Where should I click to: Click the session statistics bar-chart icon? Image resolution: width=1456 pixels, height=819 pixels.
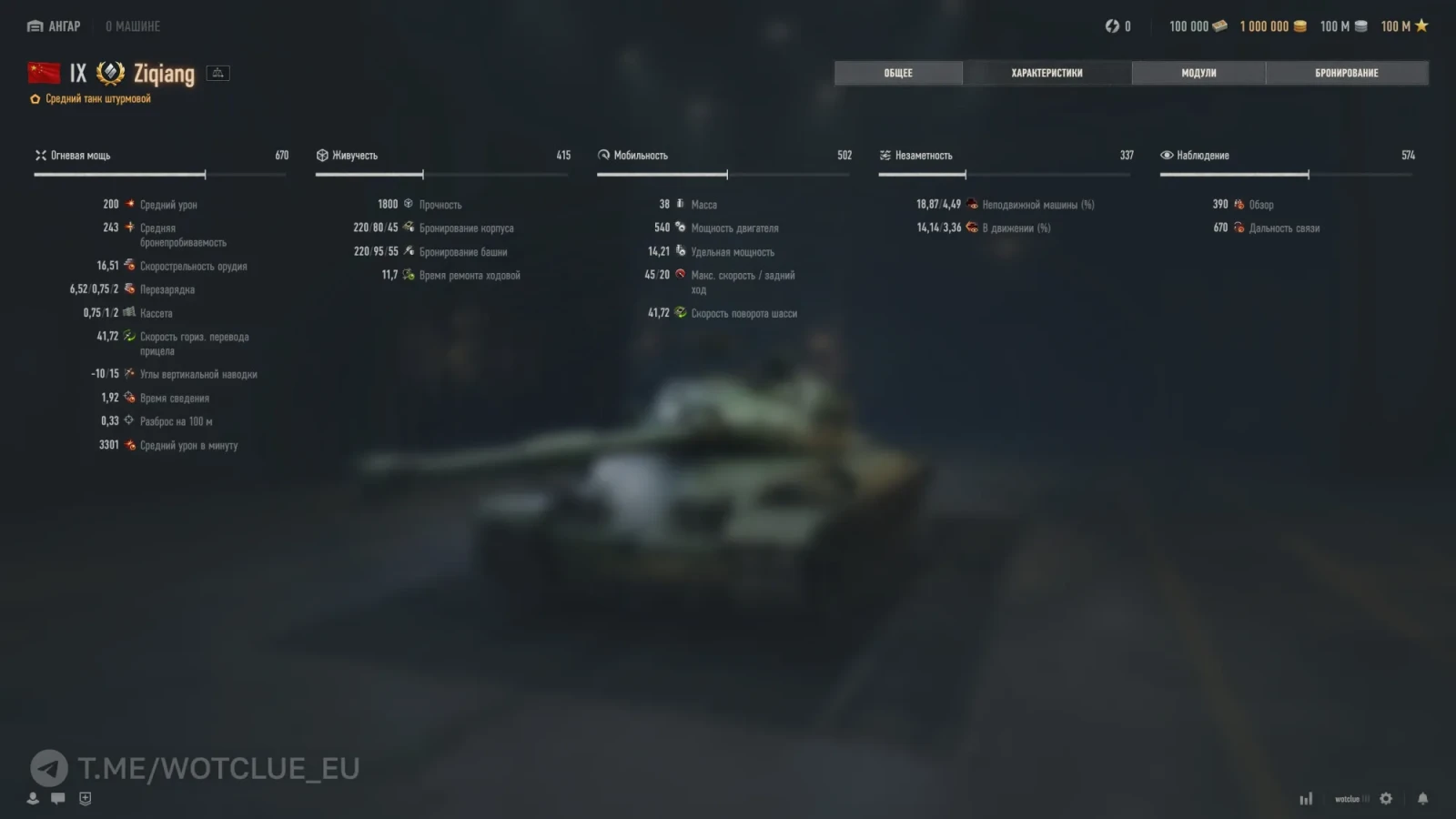[x=1306, y=797]
